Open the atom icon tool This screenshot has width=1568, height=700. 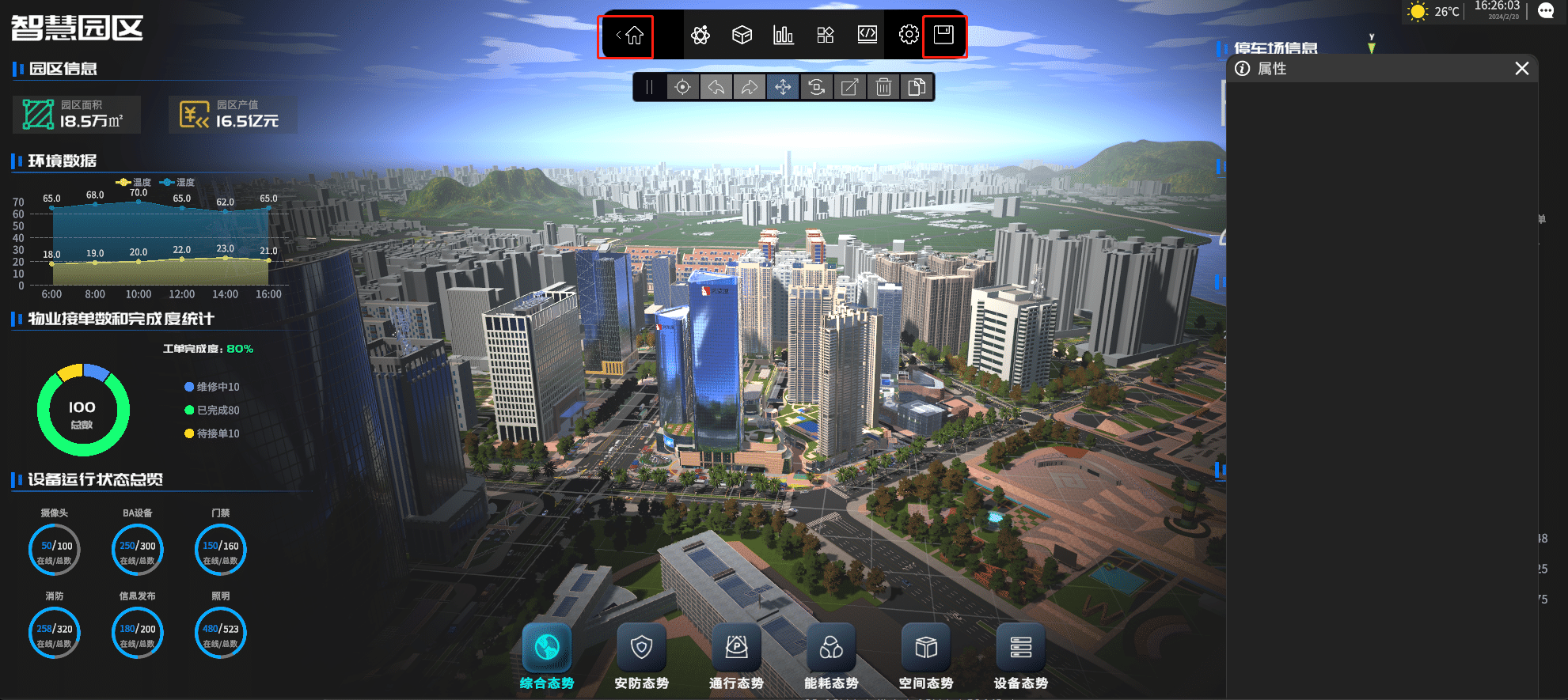(x=700, y=35)
